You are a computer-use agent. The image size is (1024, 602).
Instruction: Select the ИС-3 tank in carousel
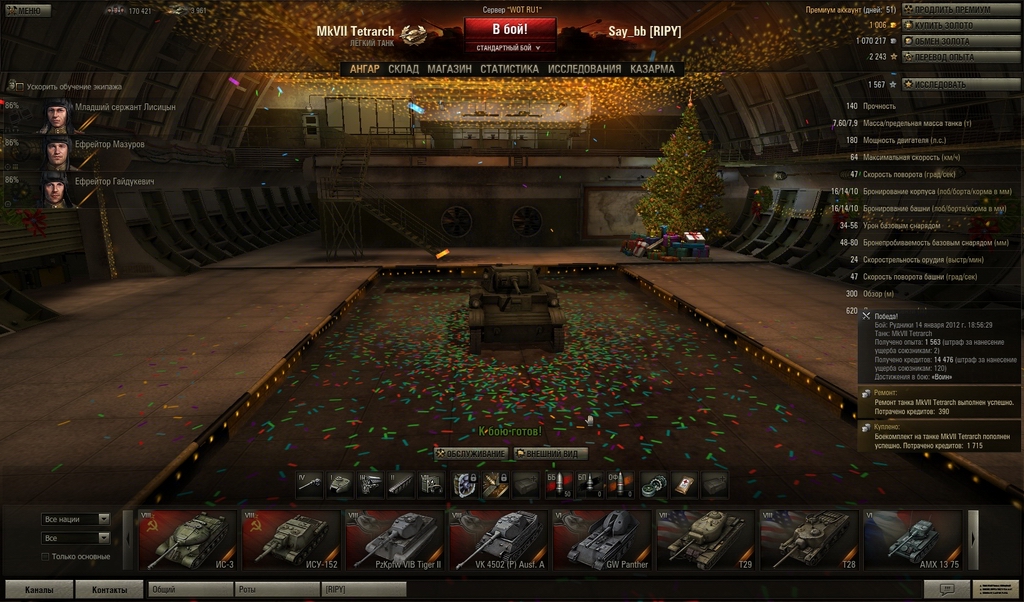click(x=187, y=540)
